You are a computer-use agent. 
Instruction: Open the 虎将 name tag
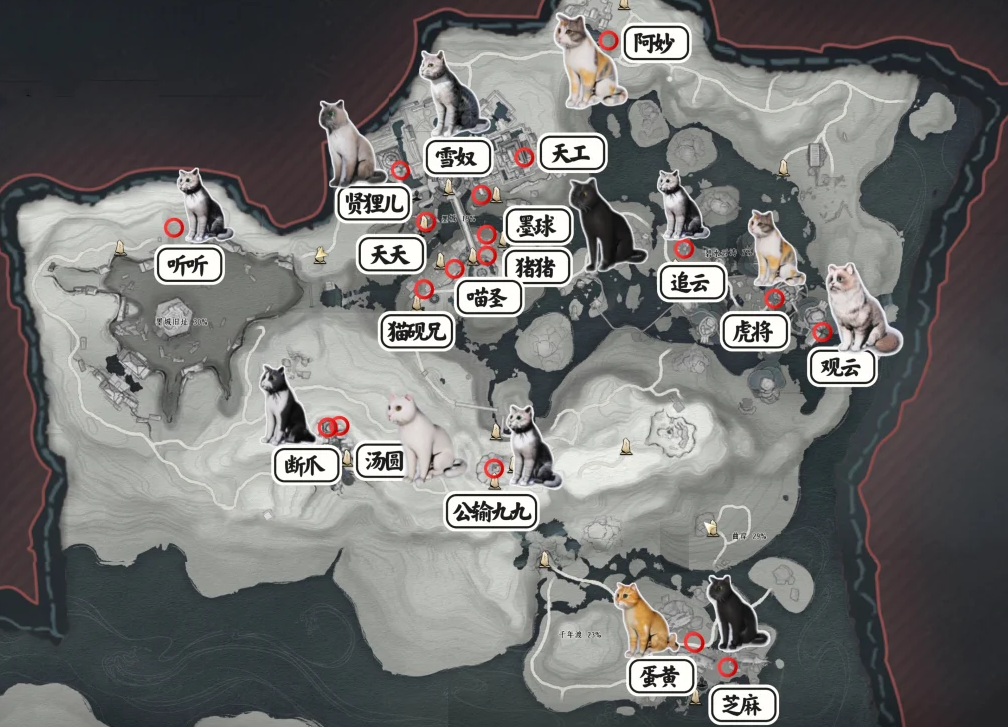[755, 331]
